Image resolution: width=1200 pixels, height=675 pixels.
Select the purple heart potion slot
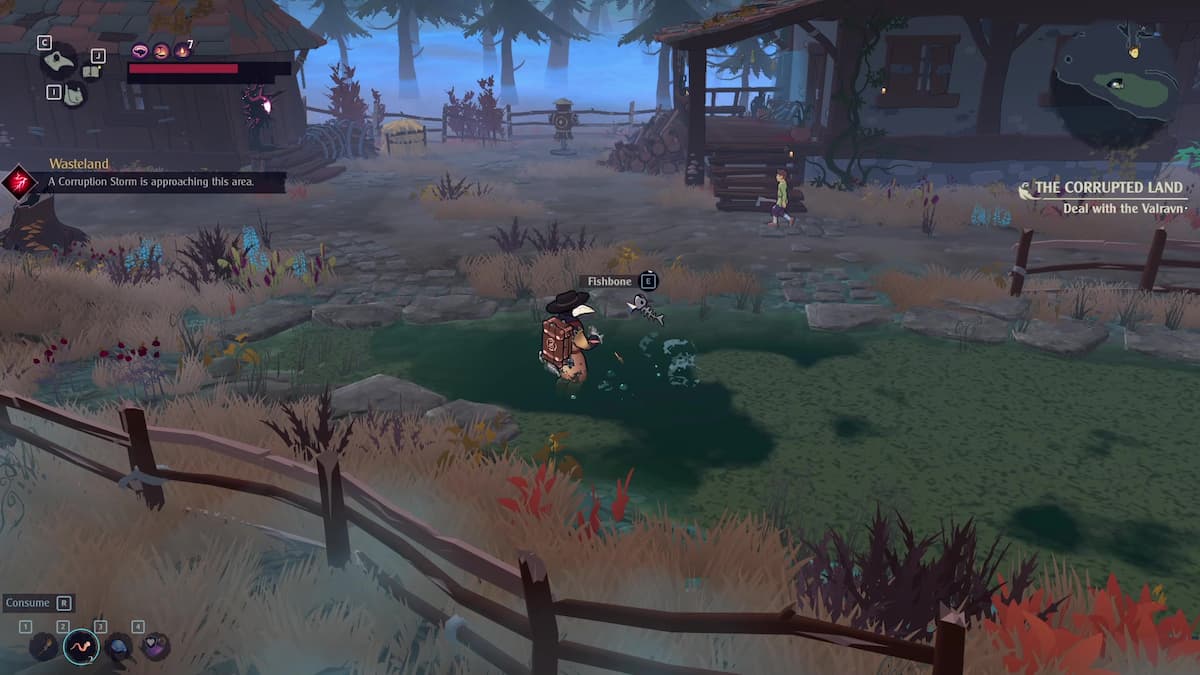155,646
